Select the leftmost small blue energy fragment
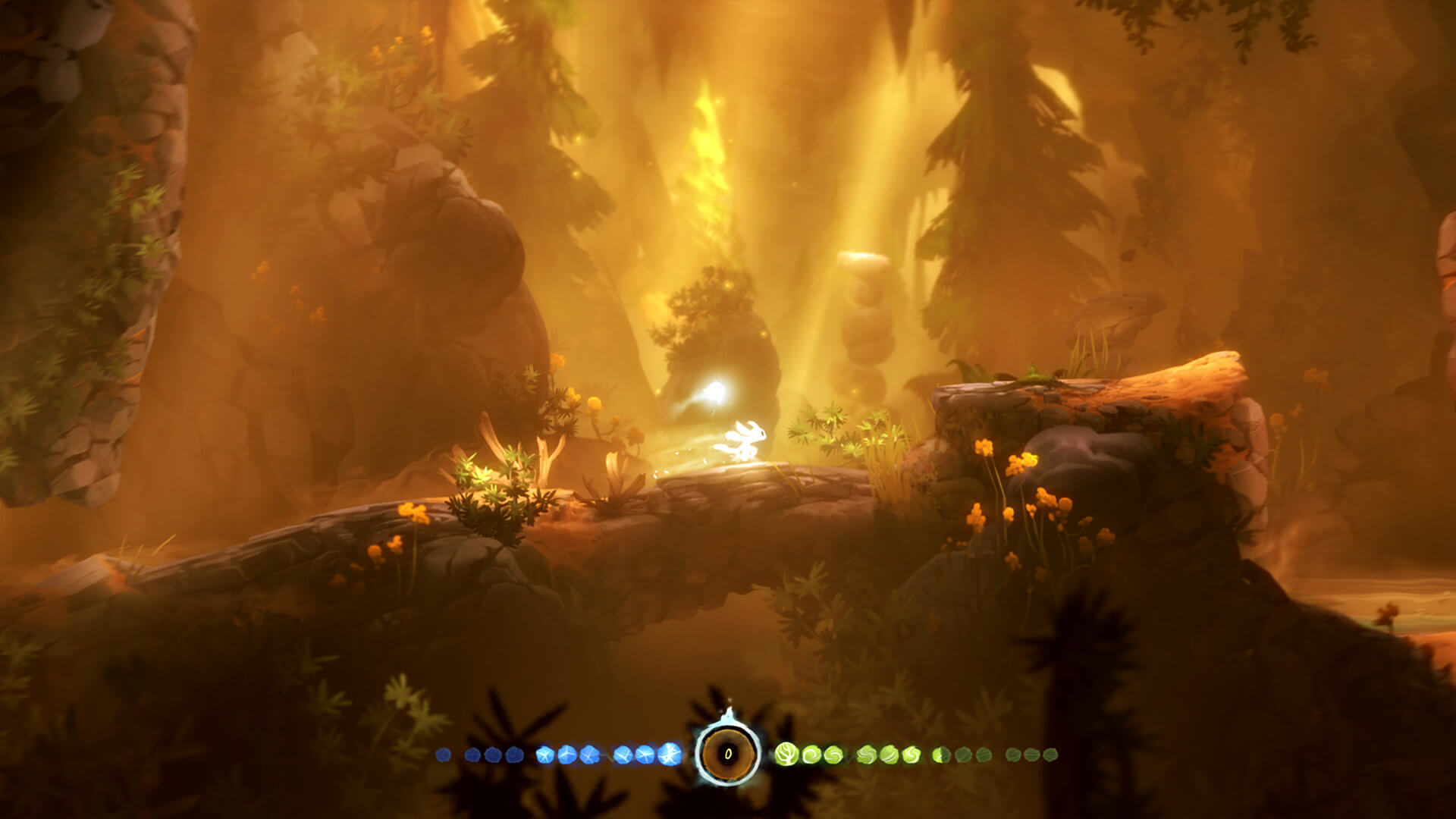Screen dimensions: 1456x819 442,755
